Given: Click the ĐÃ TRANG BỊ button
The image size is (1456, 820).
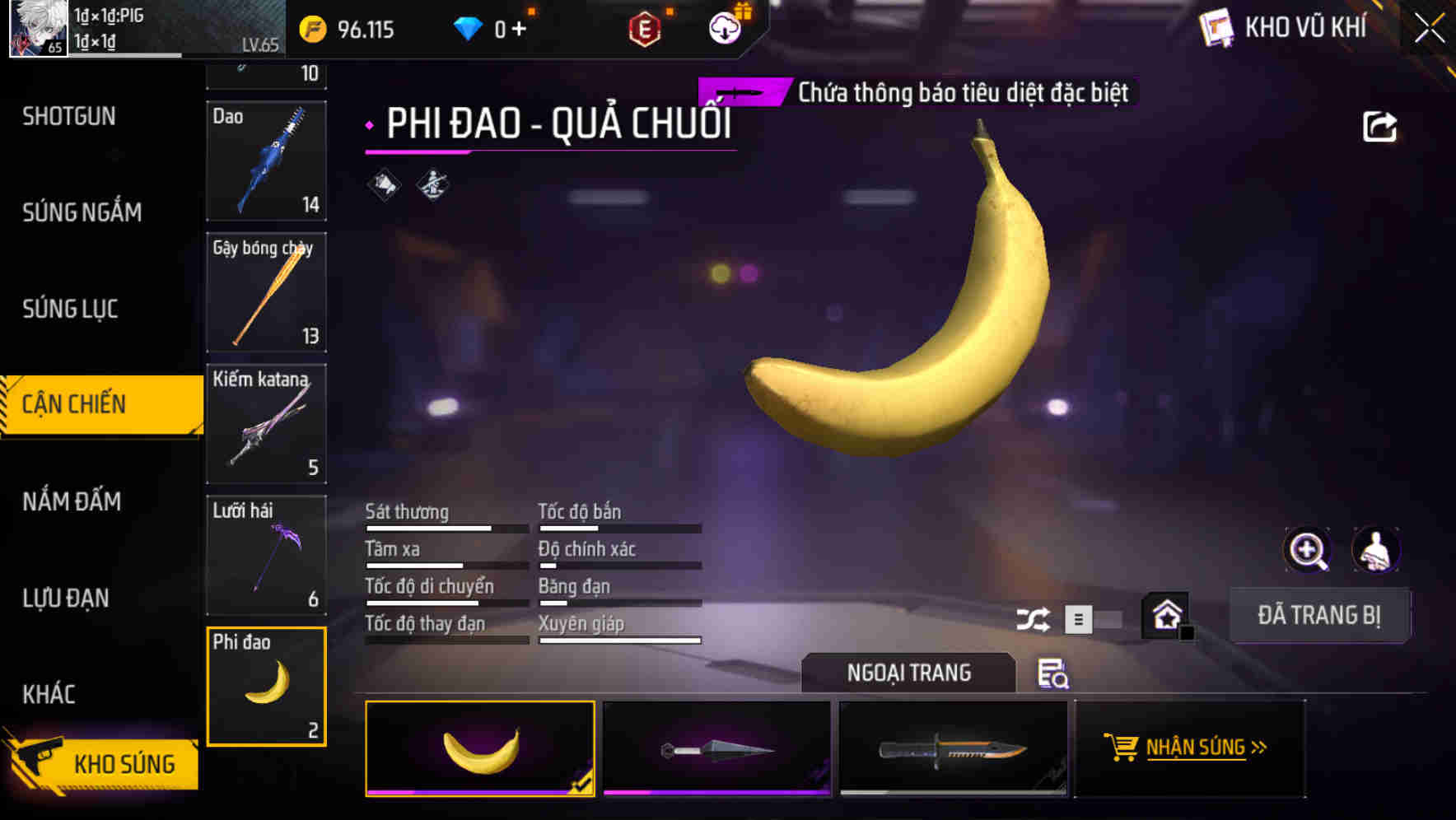Looking at the screenshot, I should coord(1319,615).
